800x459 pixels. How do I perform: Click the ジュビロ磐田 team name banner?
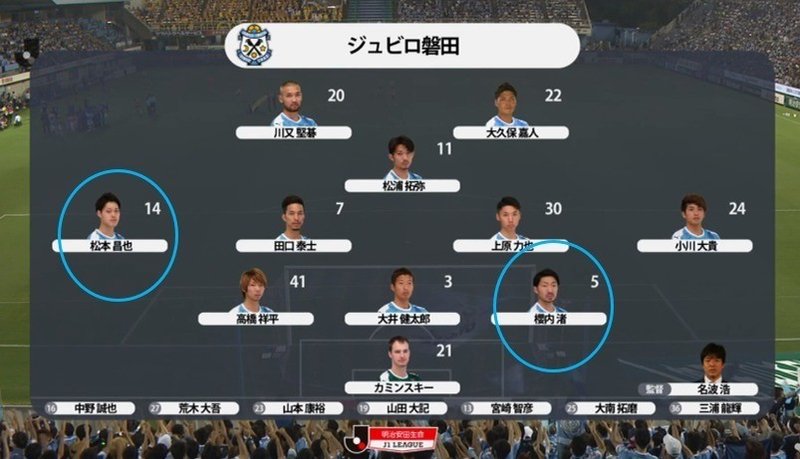(402, 46)
